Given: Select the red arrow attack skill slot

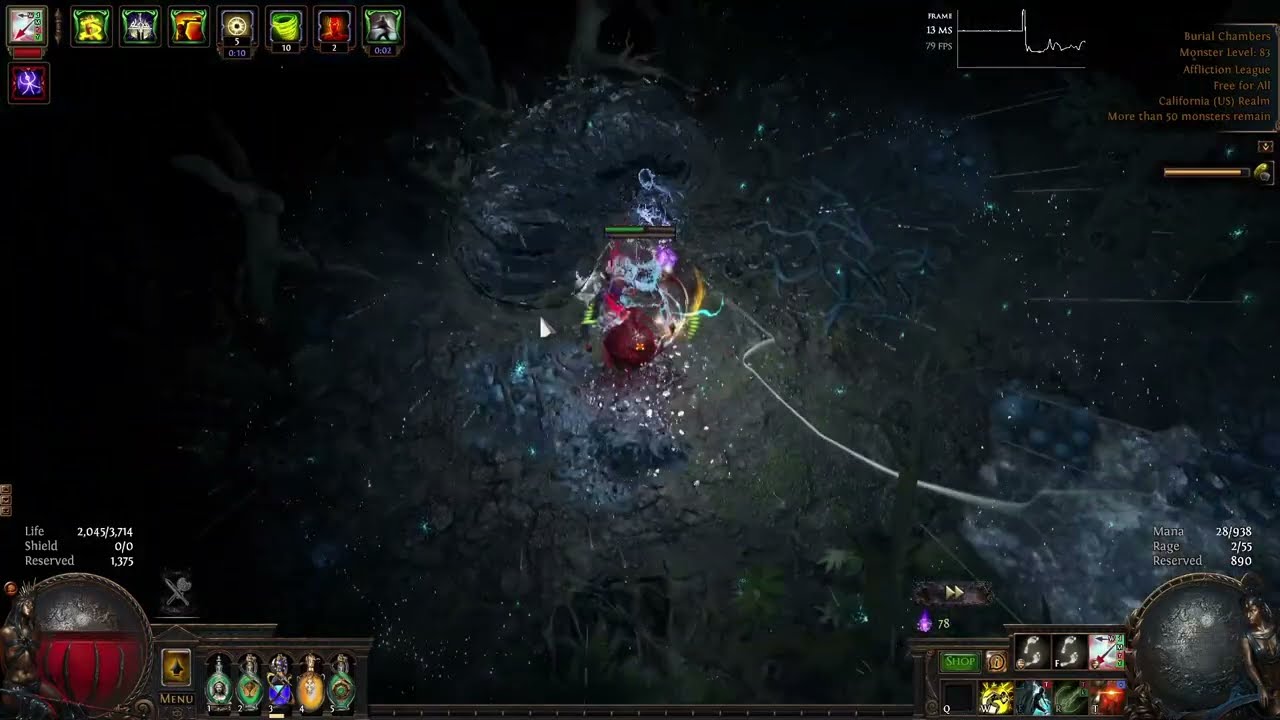Looking at the screenshot, I should click(1106, 652).
